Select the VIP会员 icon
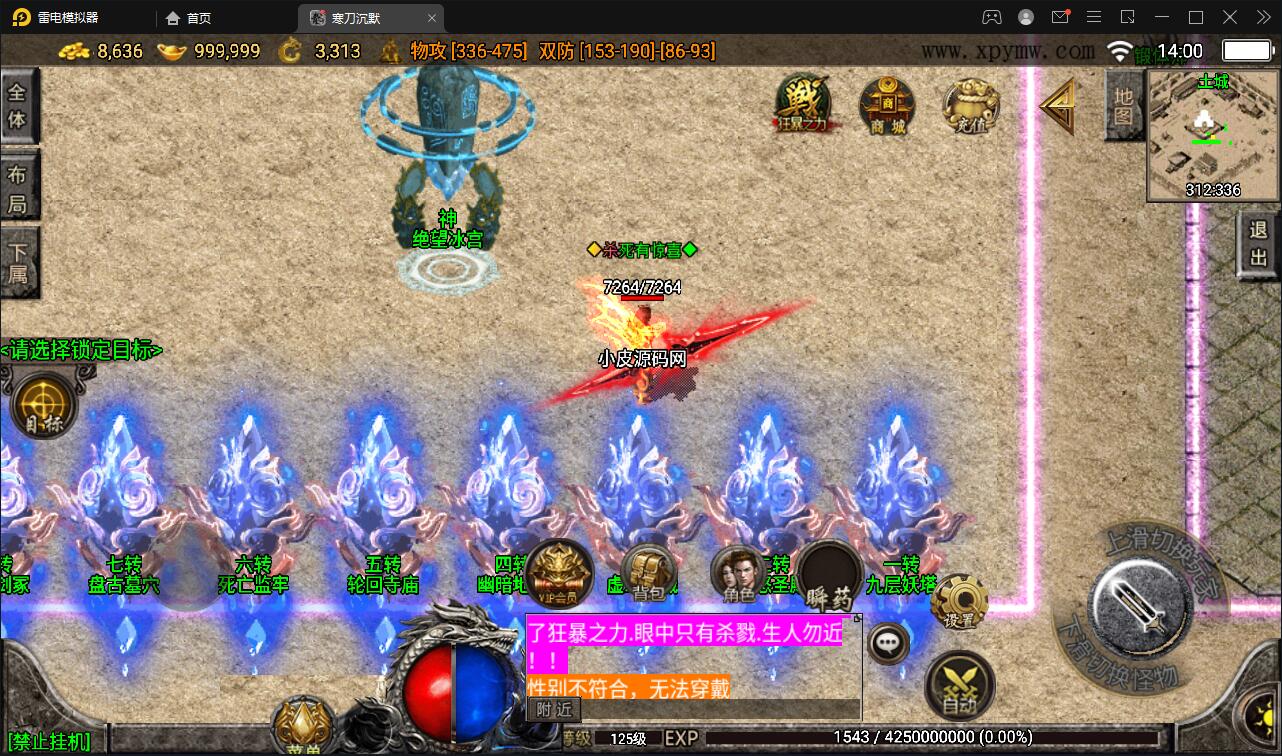 tap(558, 573)
